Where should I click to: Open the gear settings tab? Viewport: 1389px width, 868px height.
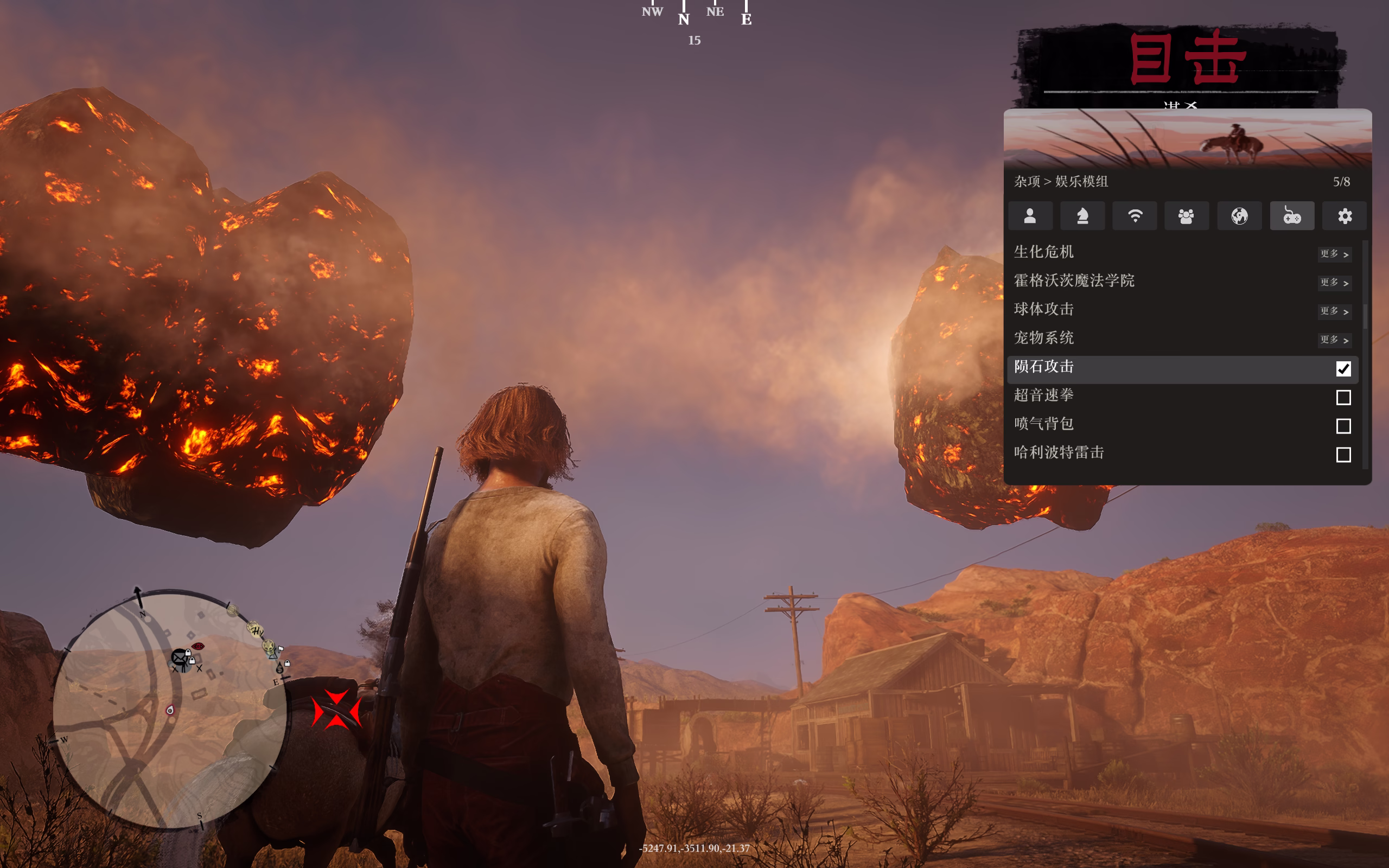click(x=1344, y=216)
